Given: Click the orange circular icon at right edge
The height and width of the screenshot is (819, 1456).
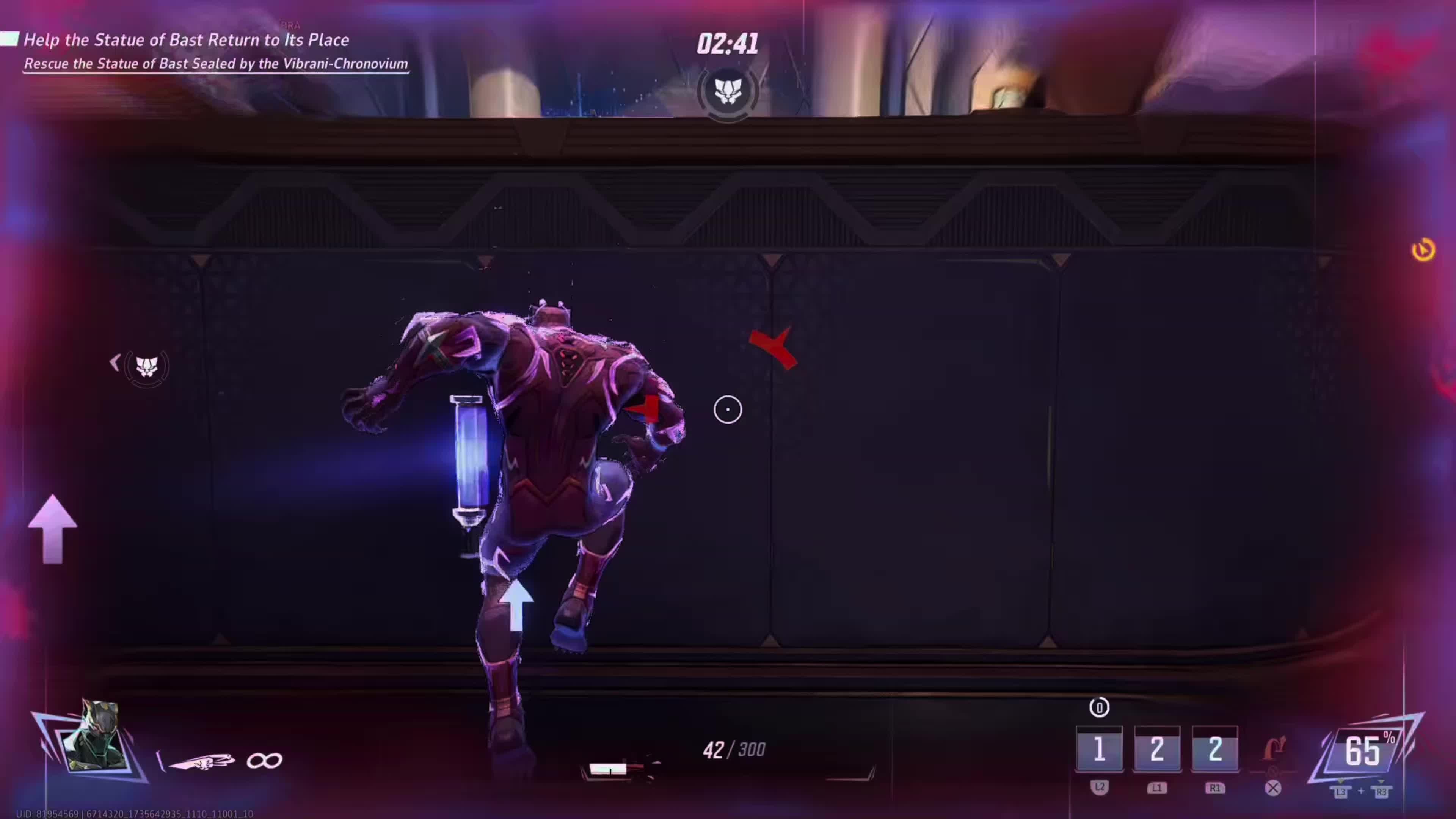Looking at the screenshot, I should (x=1423, y=250).
